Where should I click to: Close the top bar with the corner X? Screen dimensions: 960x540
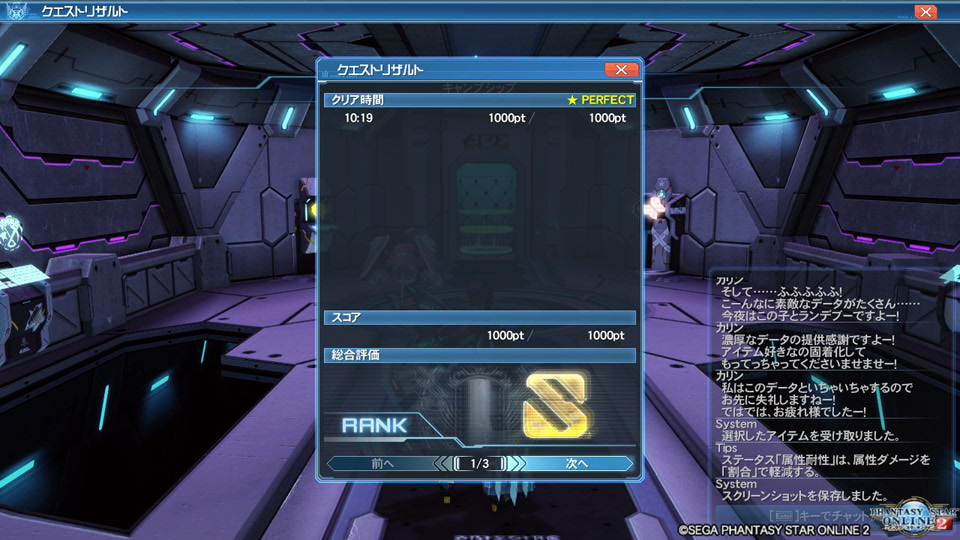coord(925,12)
